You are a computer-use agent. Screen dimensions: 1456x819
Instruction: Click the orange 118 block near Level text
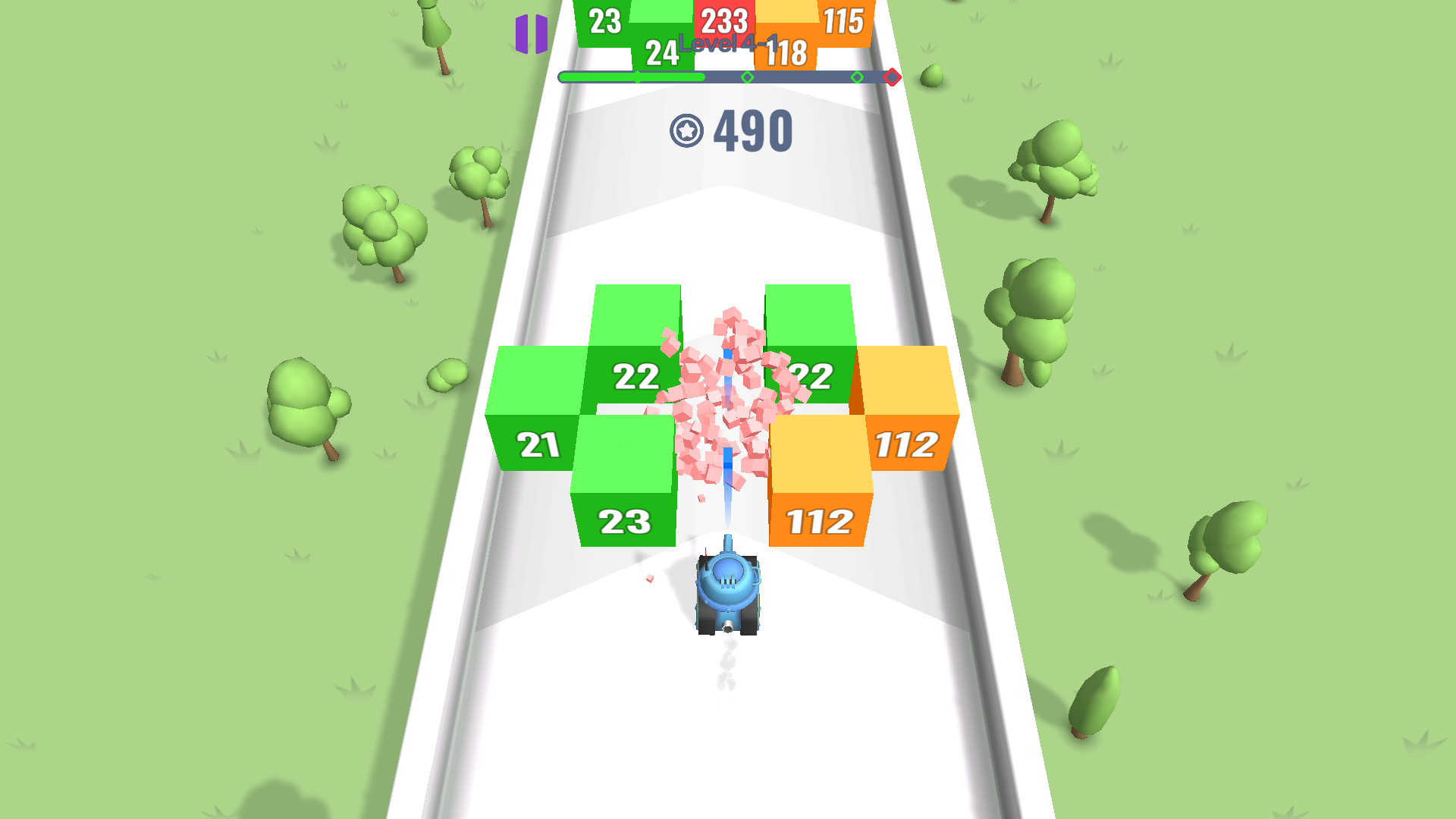coord(786,53)
